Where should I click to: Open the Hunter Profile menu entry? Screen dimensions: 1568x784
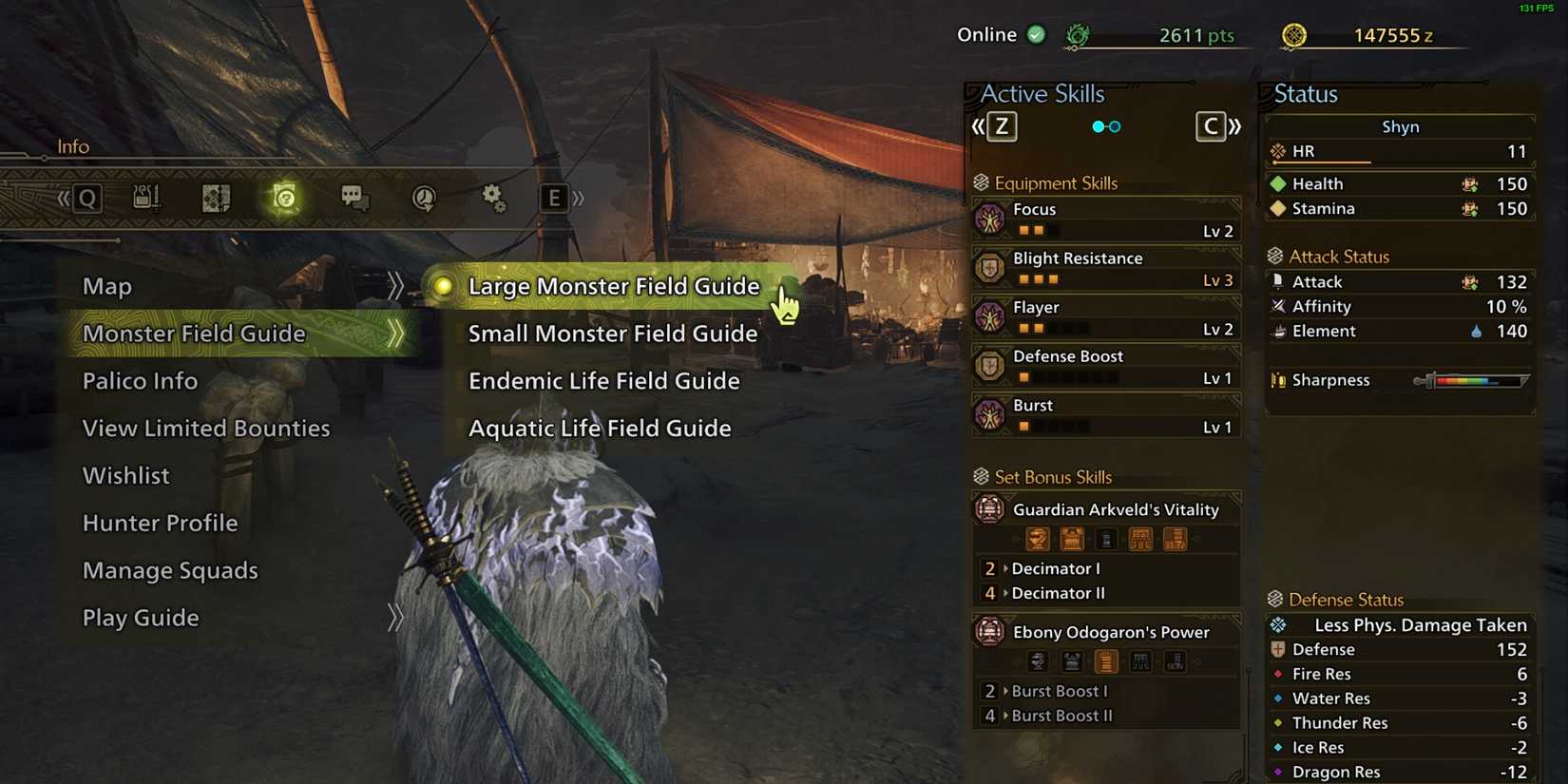tap(160, 523)
